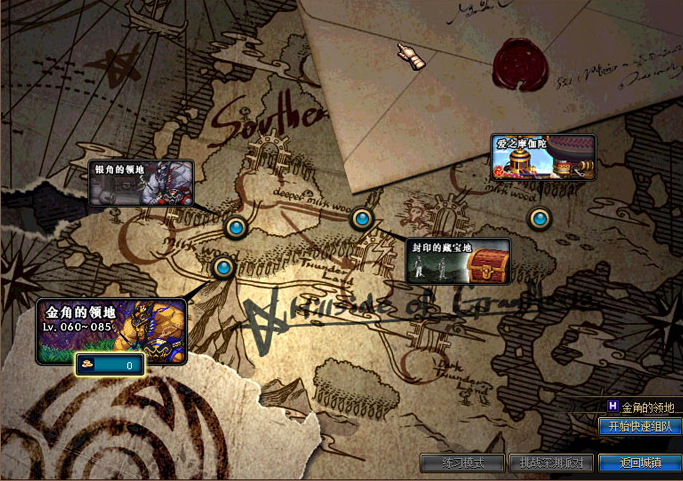
Task: Open the 爱之摩伽陀 dungeon card
Action: [x=544, y=158]
